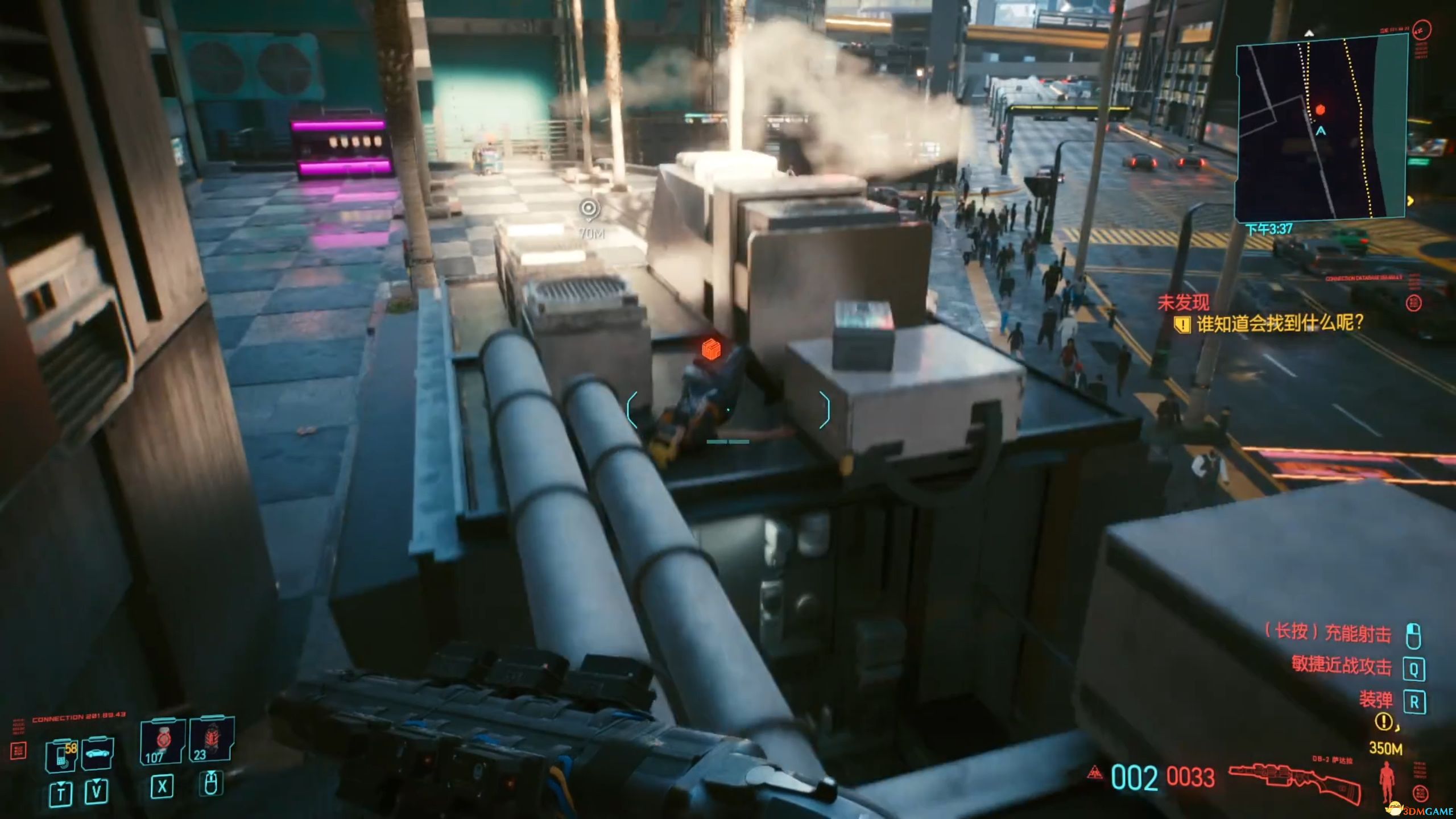Open the tracked quest objective text
The height and width of the screenshot is (819, 1456).
tap(1280, 324)
